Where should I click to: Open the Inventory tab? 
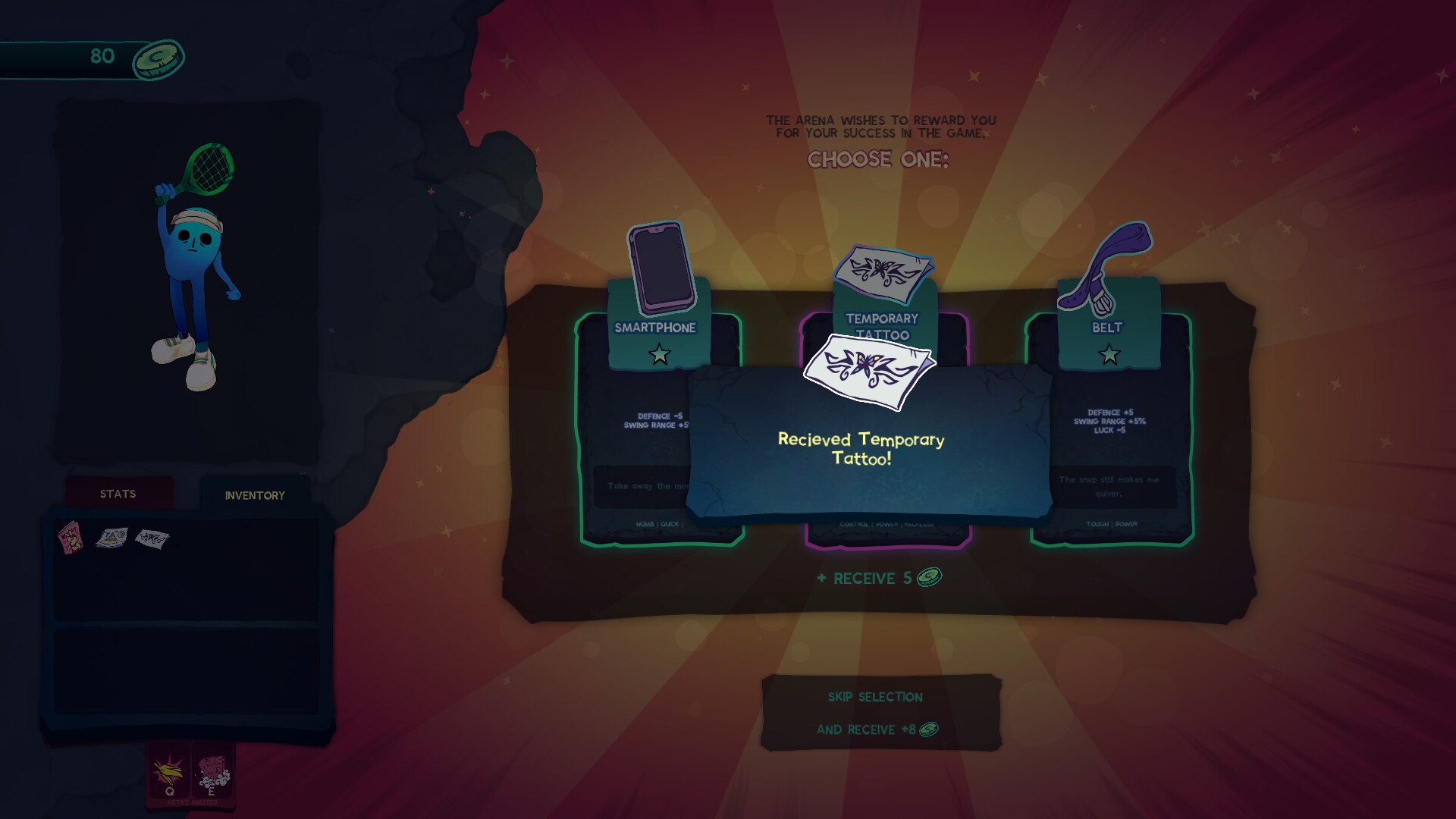(253, 495)
